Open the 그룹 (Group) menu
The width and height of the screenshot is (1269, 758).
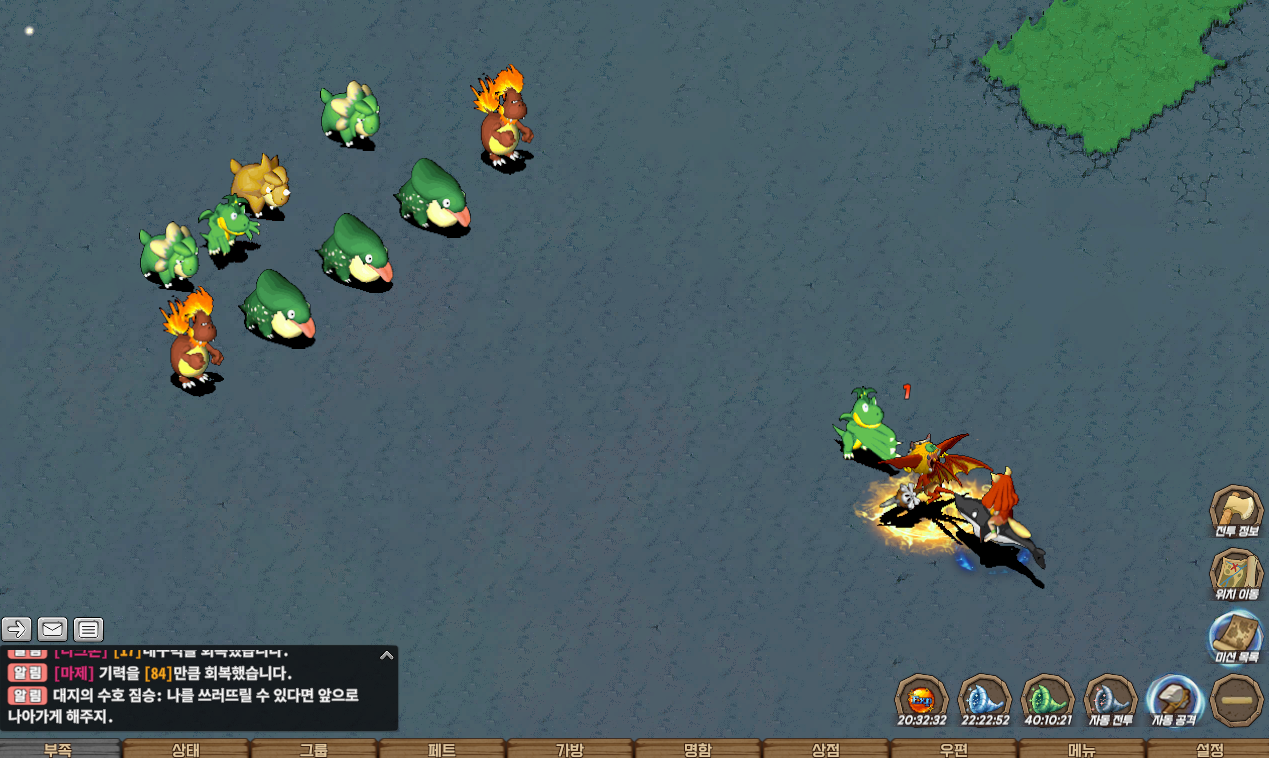(314, 749)
